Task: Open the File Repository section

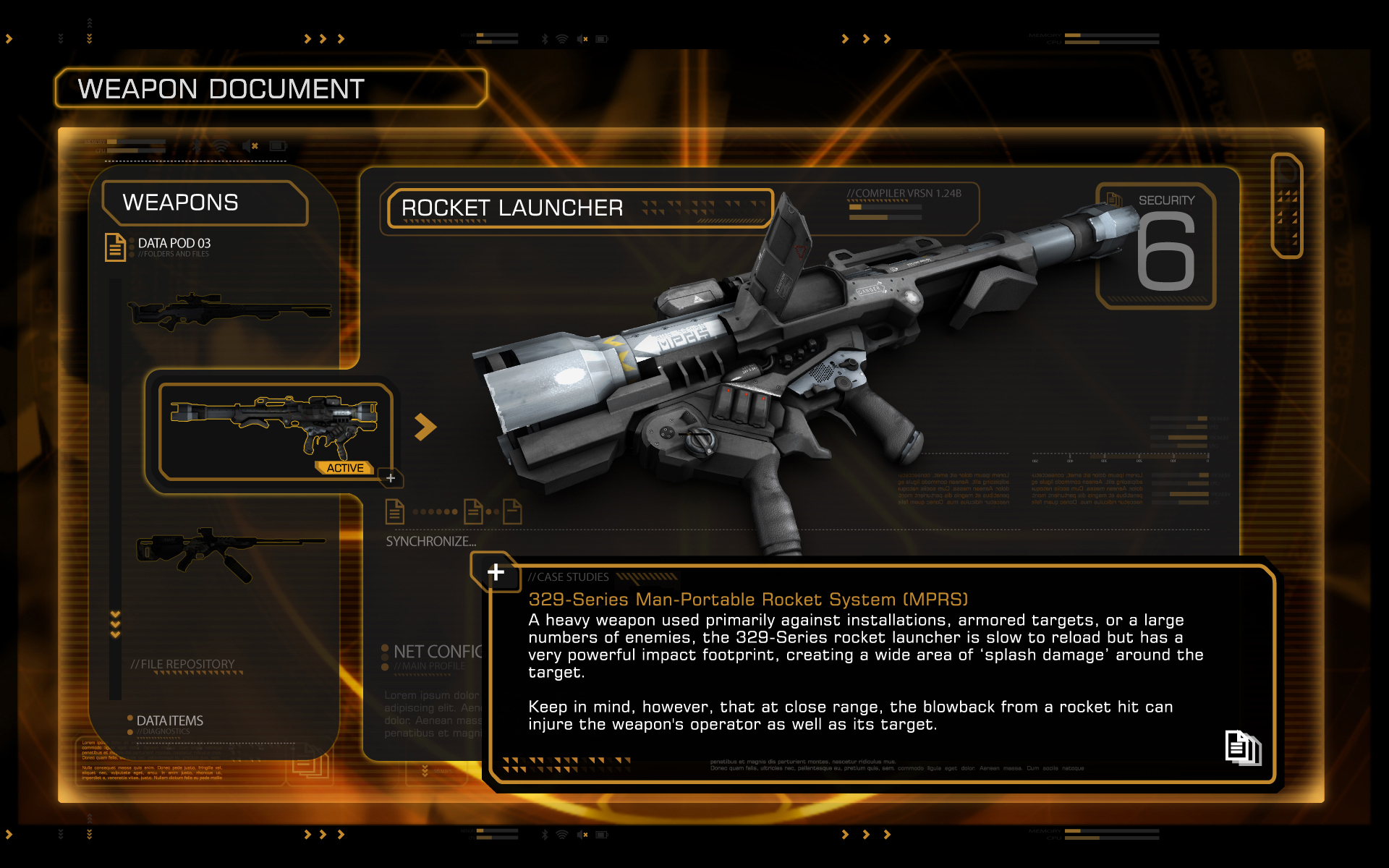Action: point(183,665)
